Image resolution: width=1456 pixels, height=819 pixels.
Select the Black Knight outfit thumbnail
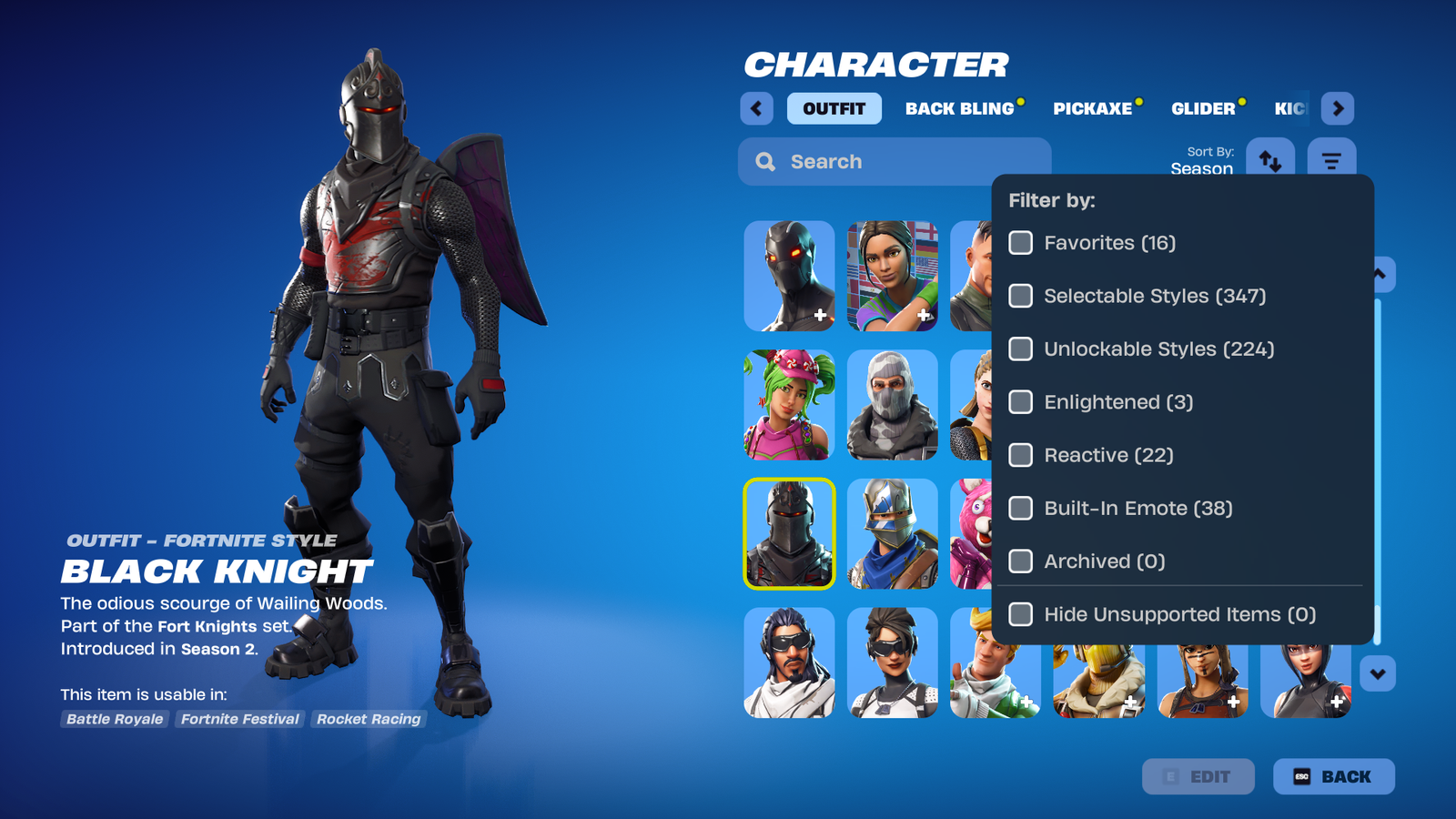pos(788,533)
